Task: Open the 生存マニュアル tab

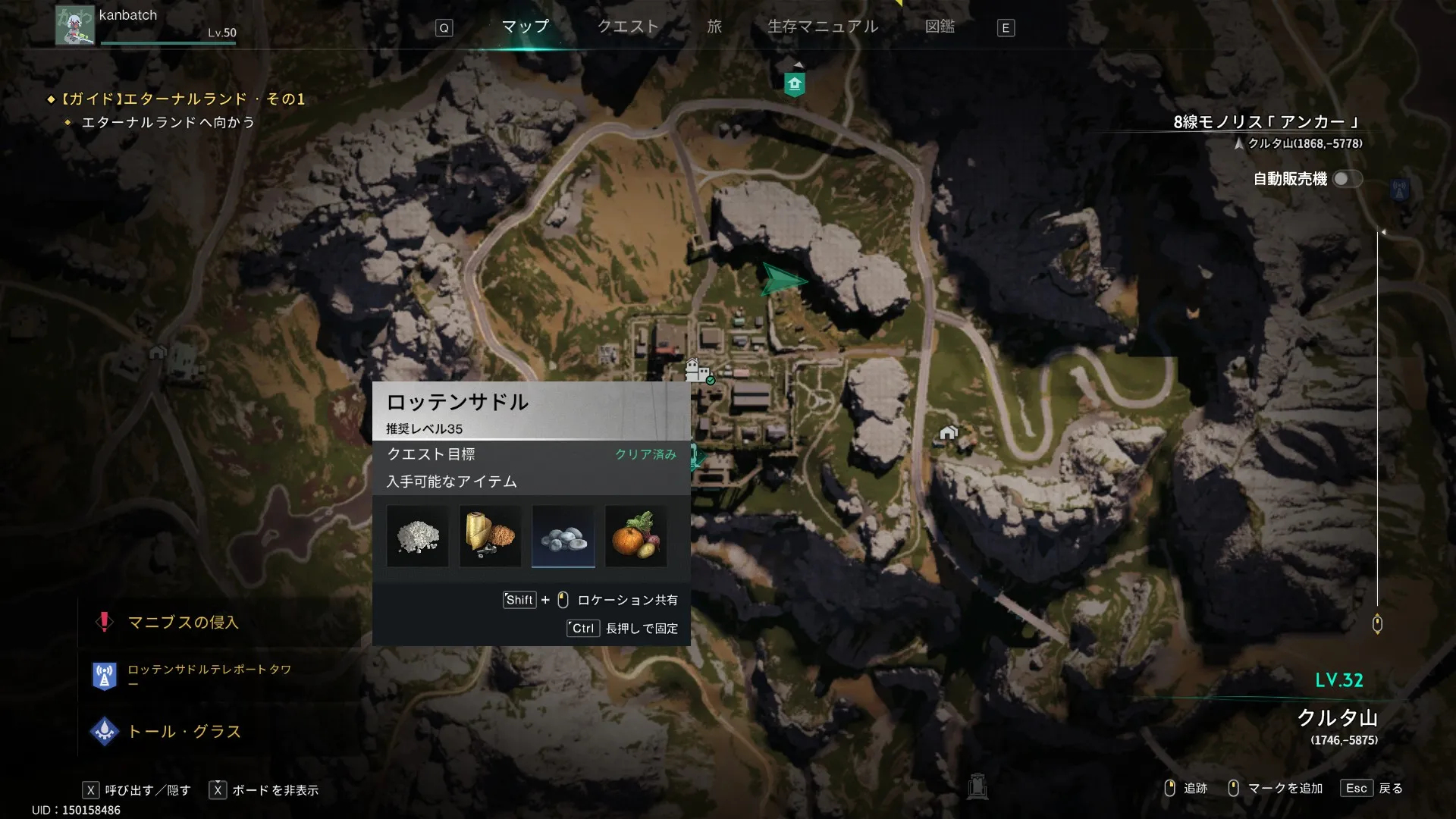Action: [x=823, y=27]
